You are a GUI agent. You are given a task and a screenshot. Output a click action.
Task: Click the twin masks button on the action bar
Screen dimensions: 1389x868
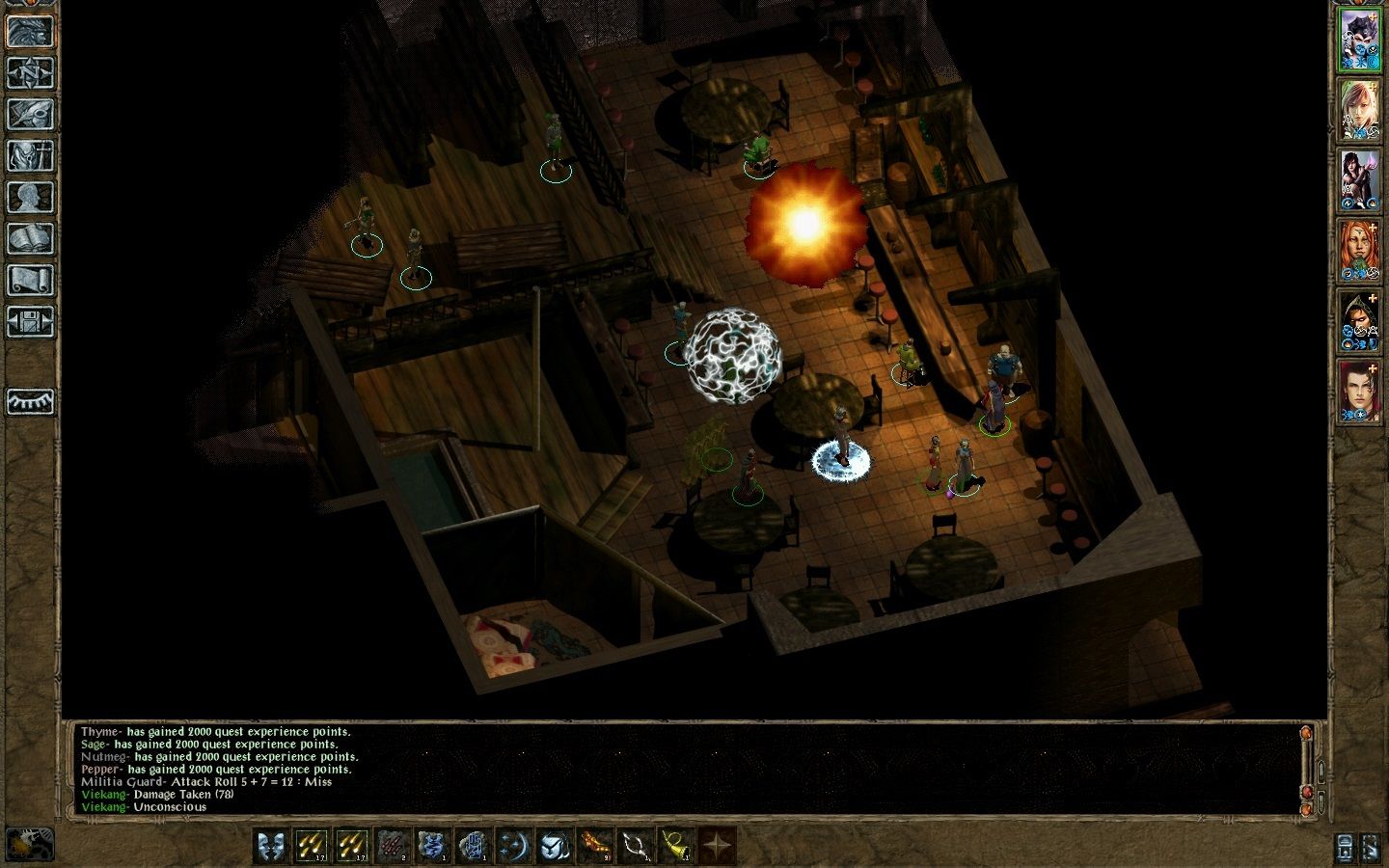(271, 846)
